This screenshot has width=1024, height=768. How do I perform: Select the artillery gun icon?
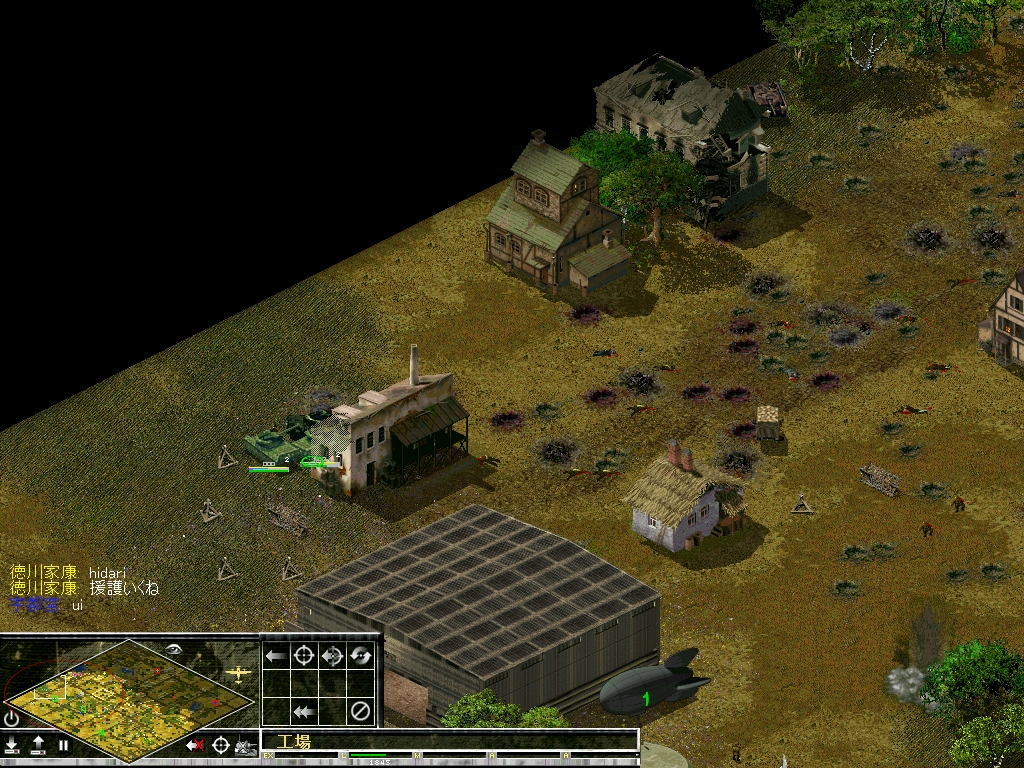coord(245,746)
